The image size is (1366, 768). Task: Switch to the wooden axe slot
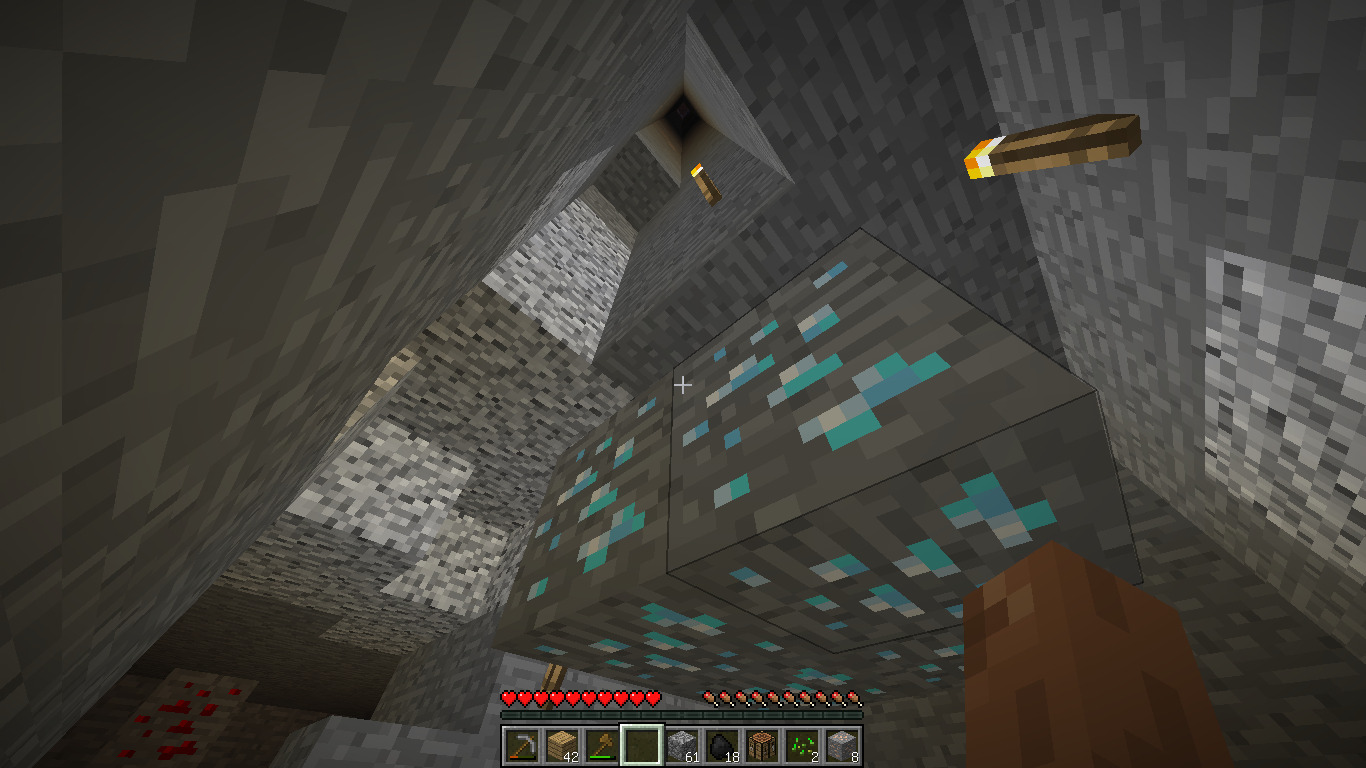click(601, 745)
